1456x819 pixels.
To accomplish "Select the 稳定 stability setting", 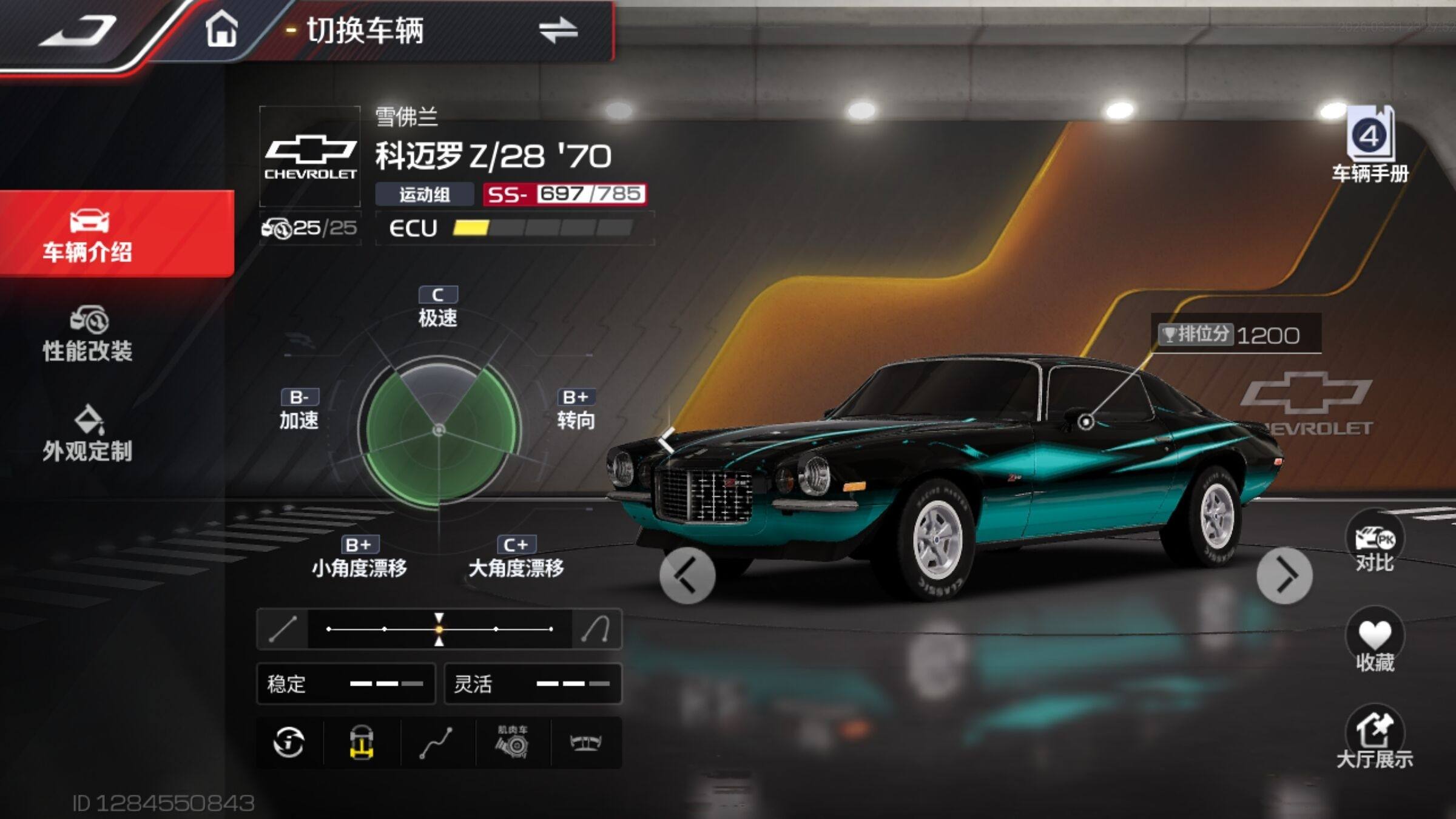I will (346, 684).
